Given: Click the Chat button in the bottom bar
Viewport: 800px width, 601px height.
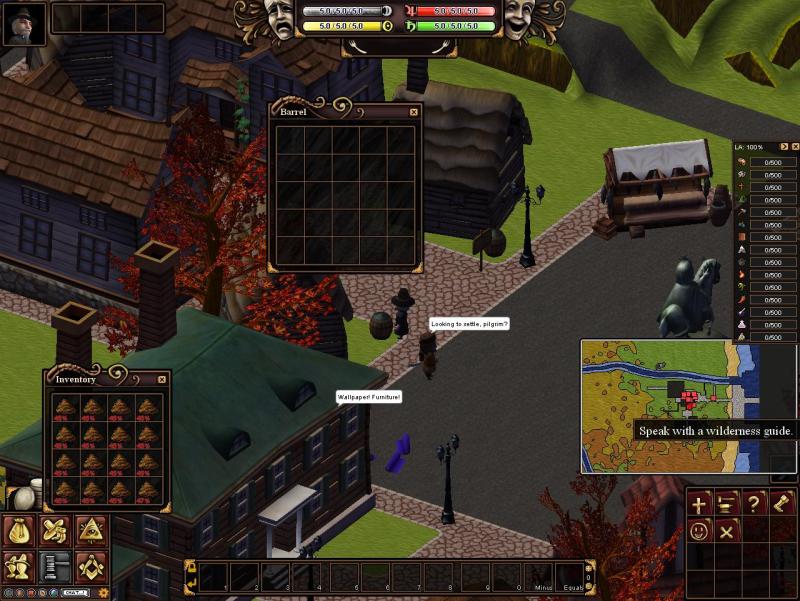Looking at the screenshot, I should point(75,593).
